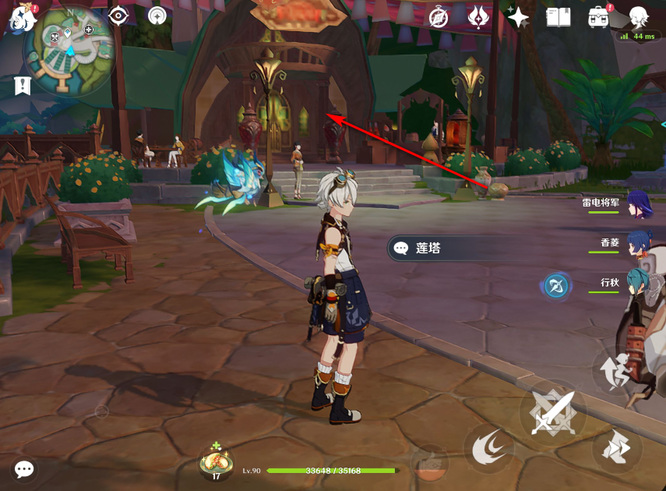Activate the crescent elemental skill button
Screen dimensions: 666x491
tap(489, 447)
